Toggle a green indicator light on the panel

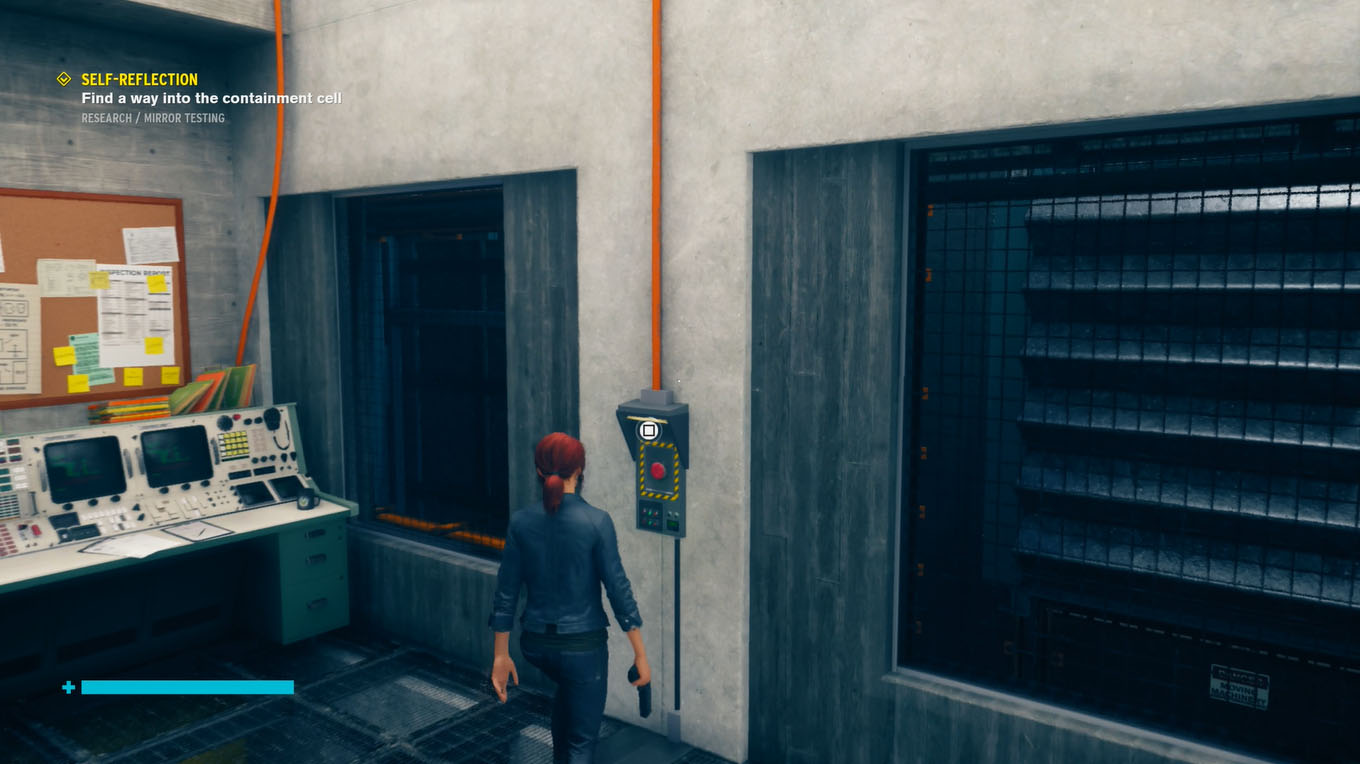[652, 512]
